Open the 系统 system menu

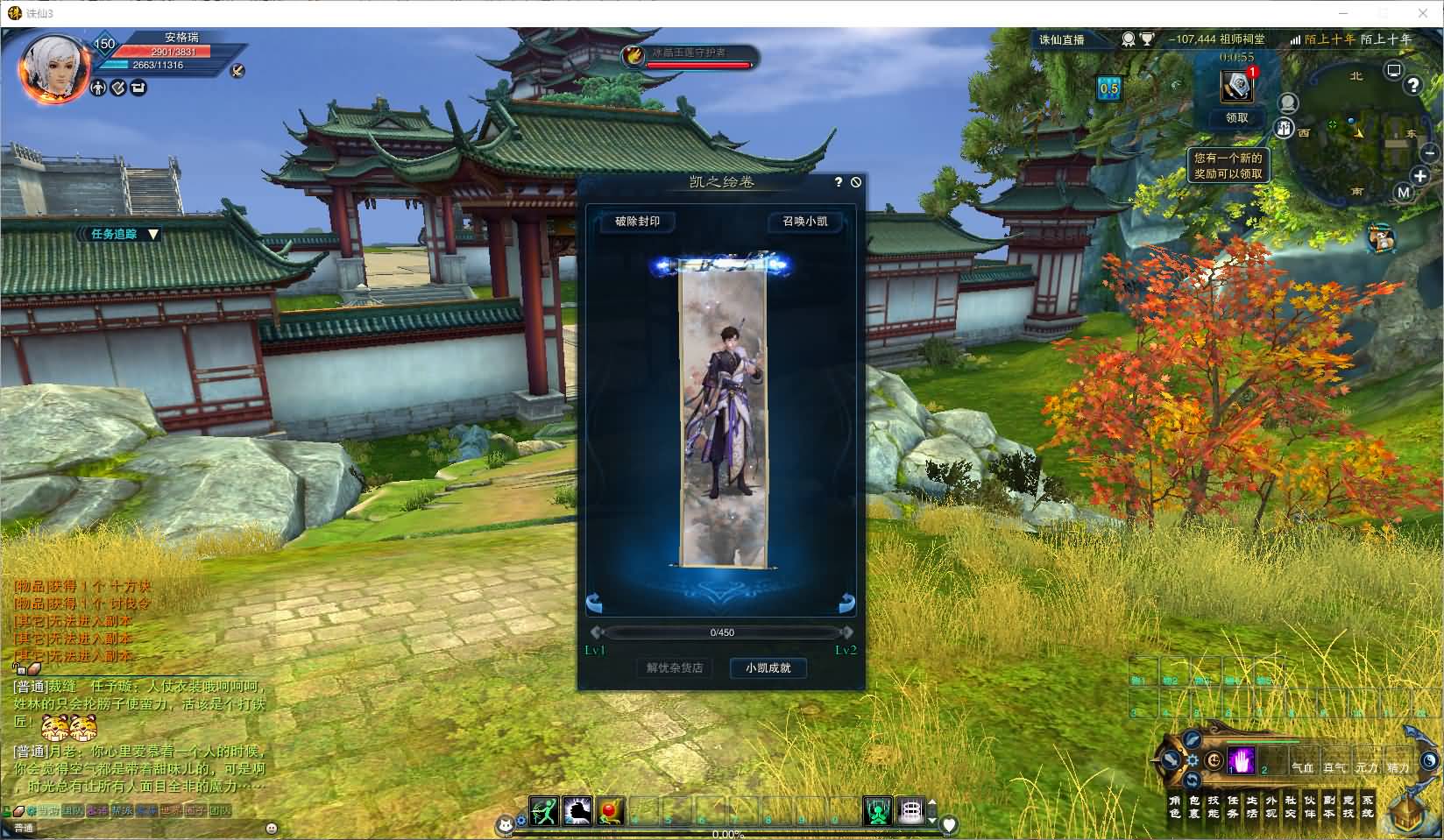(1368, 807)
